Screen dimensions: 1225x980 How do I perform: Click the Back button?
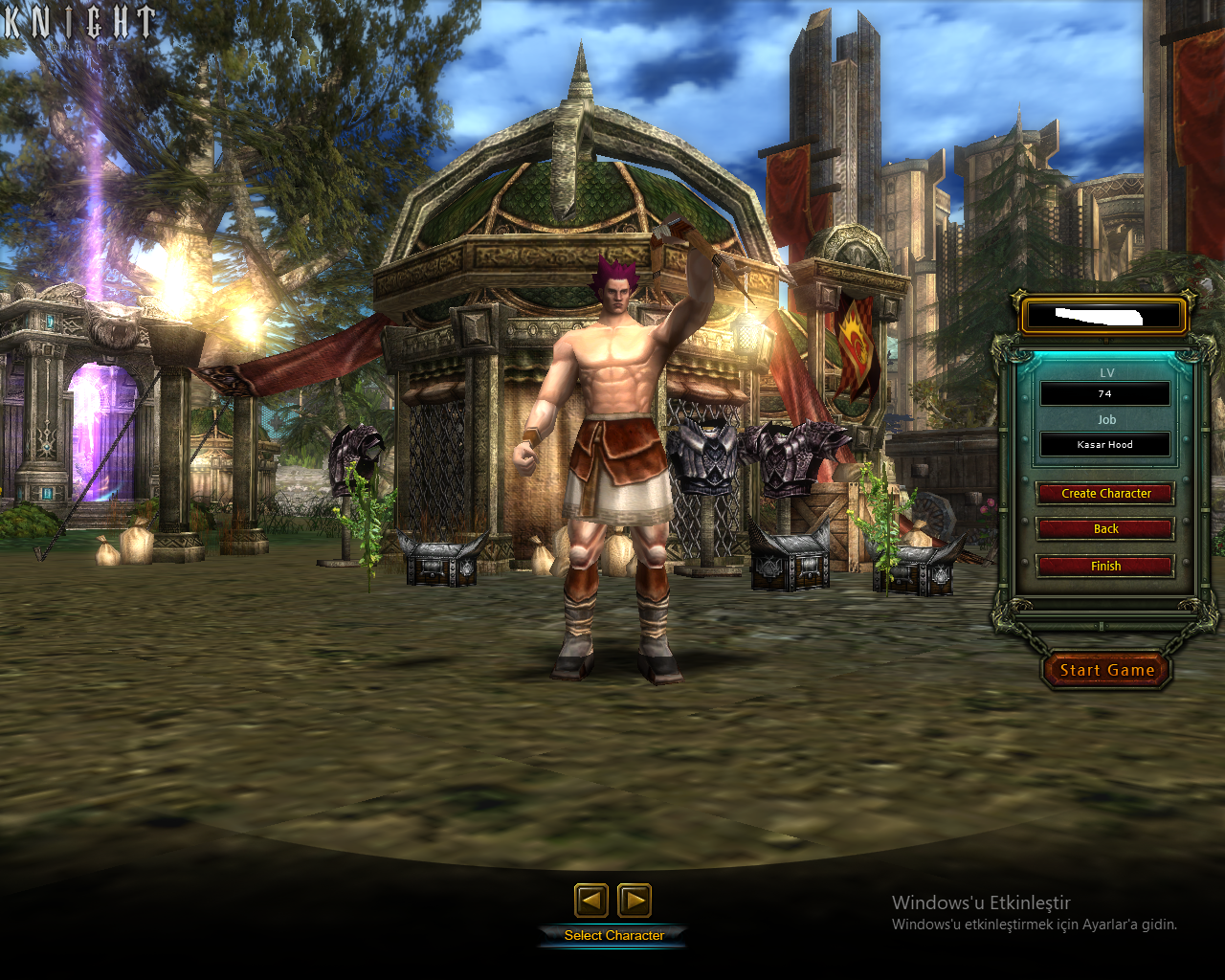(1105, 529)
